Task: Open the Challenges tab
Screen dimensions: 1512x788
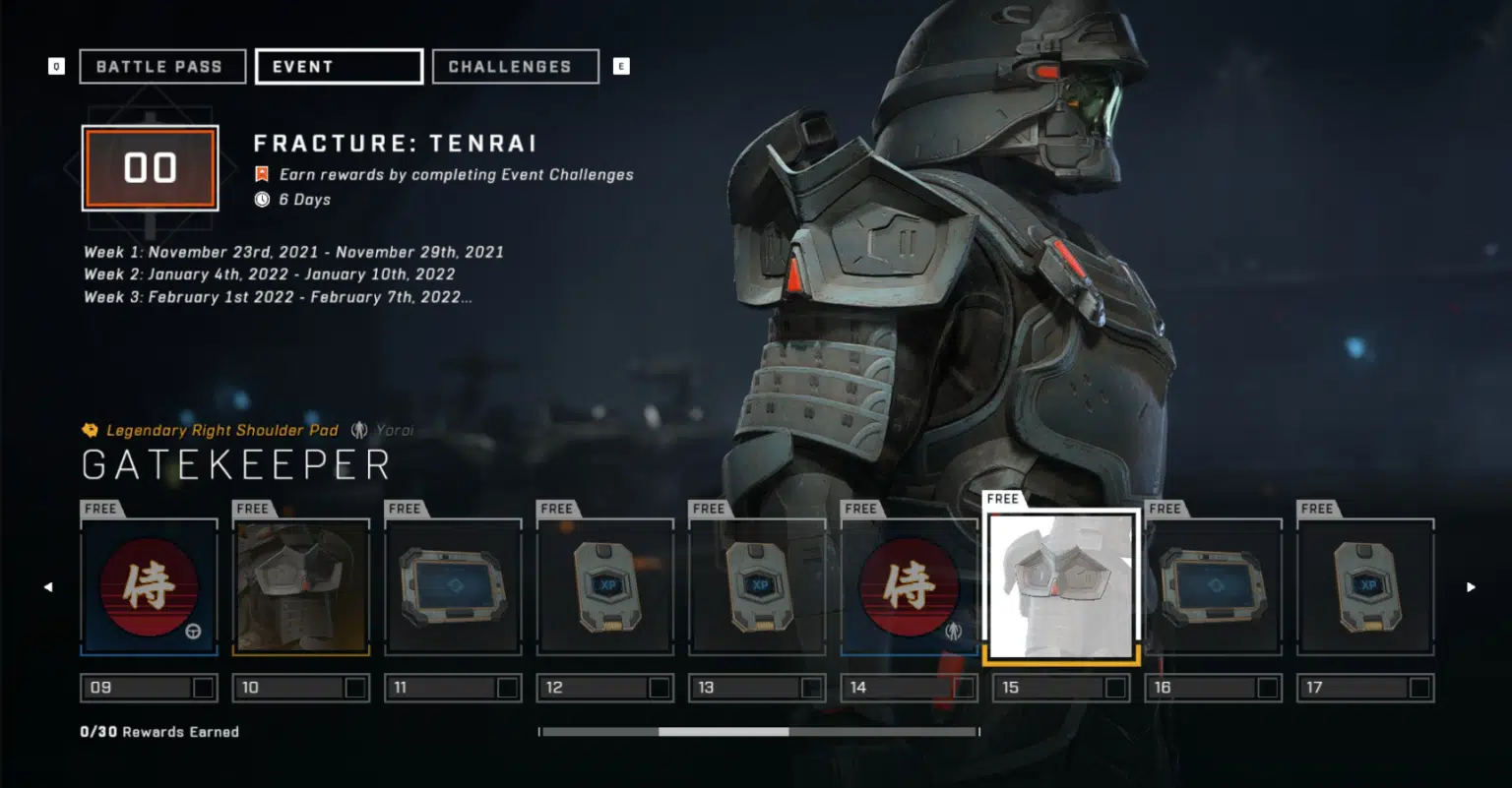Action: [x=515, y=67]
